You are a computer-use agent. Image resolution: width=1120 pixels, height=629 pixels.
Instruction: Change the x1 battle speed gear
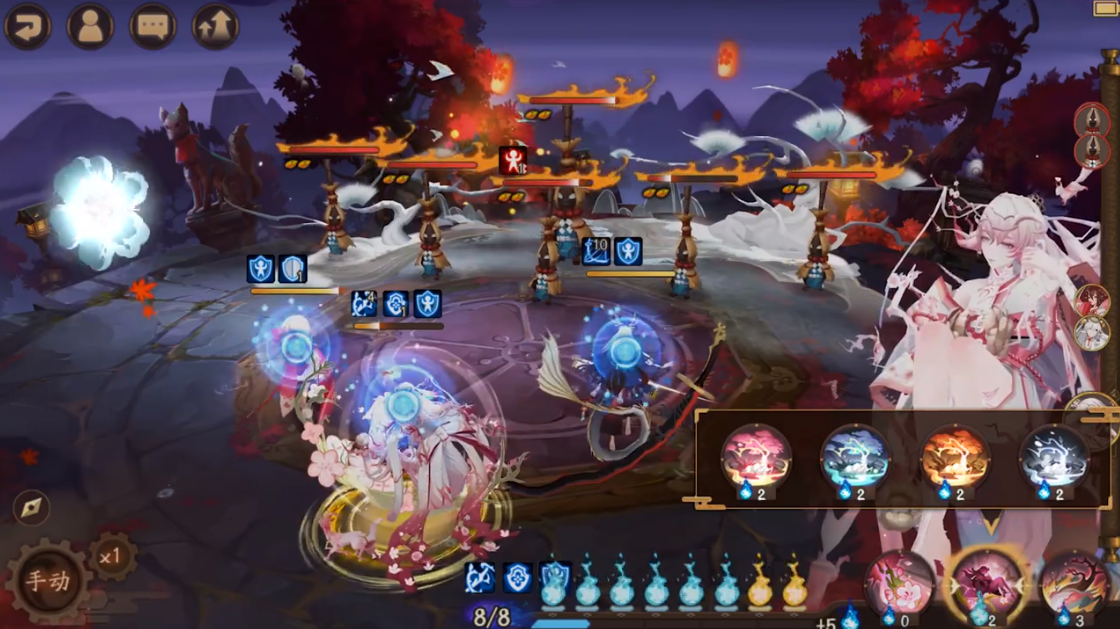pos(112,556)
